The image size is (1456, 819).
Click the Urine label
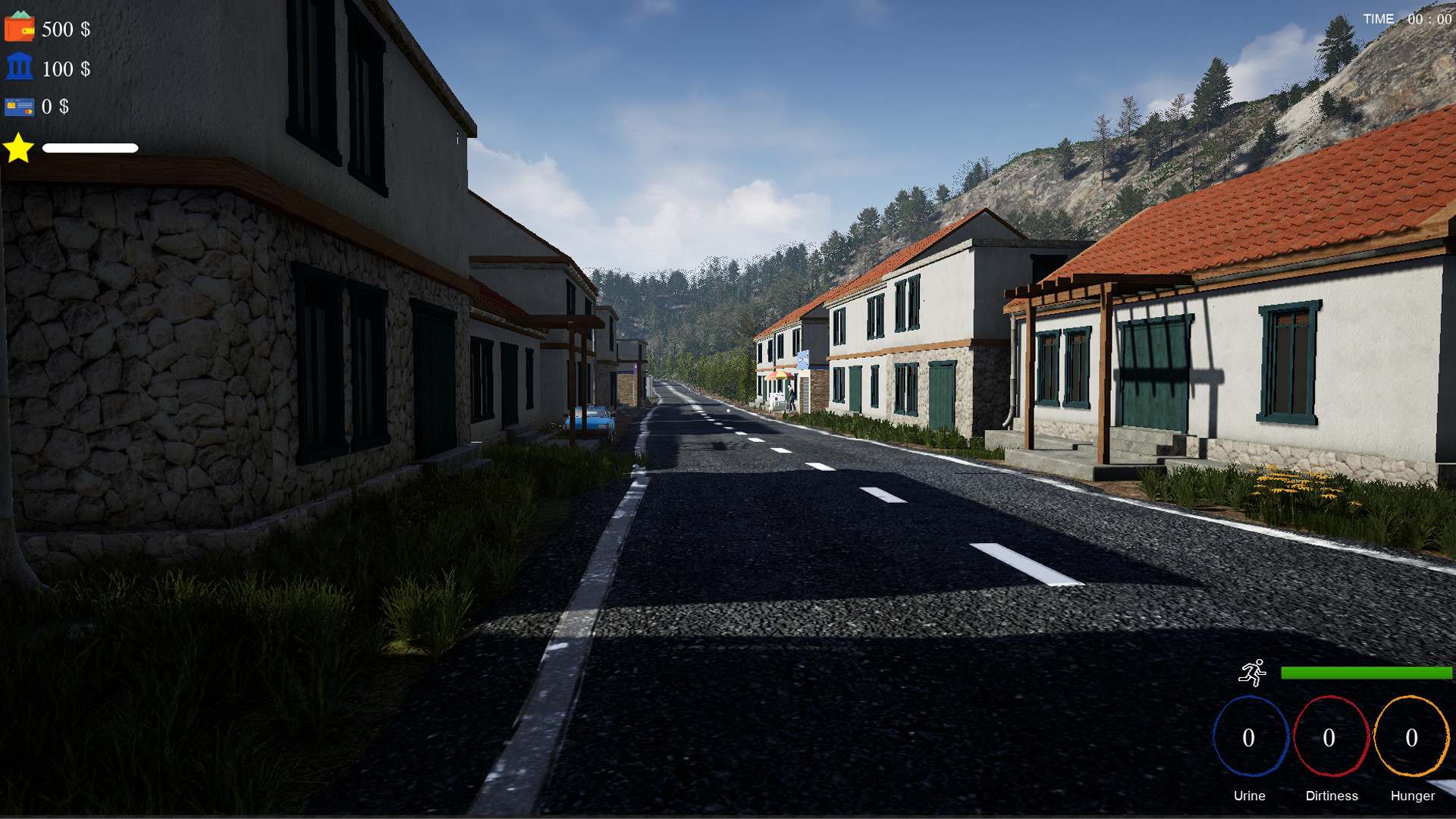tap(1250, 796)
